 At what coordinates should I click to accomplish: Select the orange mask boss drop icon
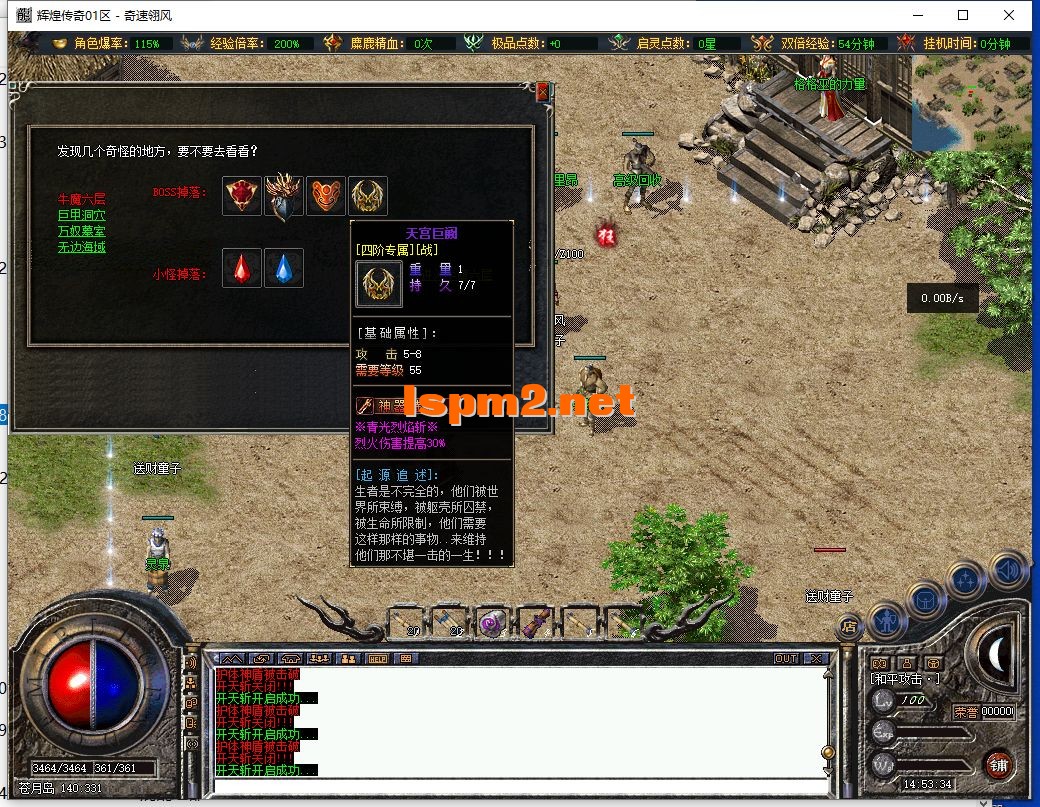[326, 195]
